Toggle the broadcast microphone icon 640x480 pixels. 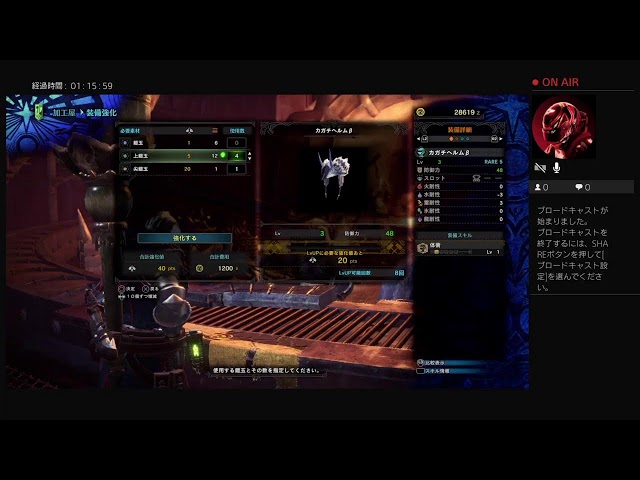(x=557, y=168)
